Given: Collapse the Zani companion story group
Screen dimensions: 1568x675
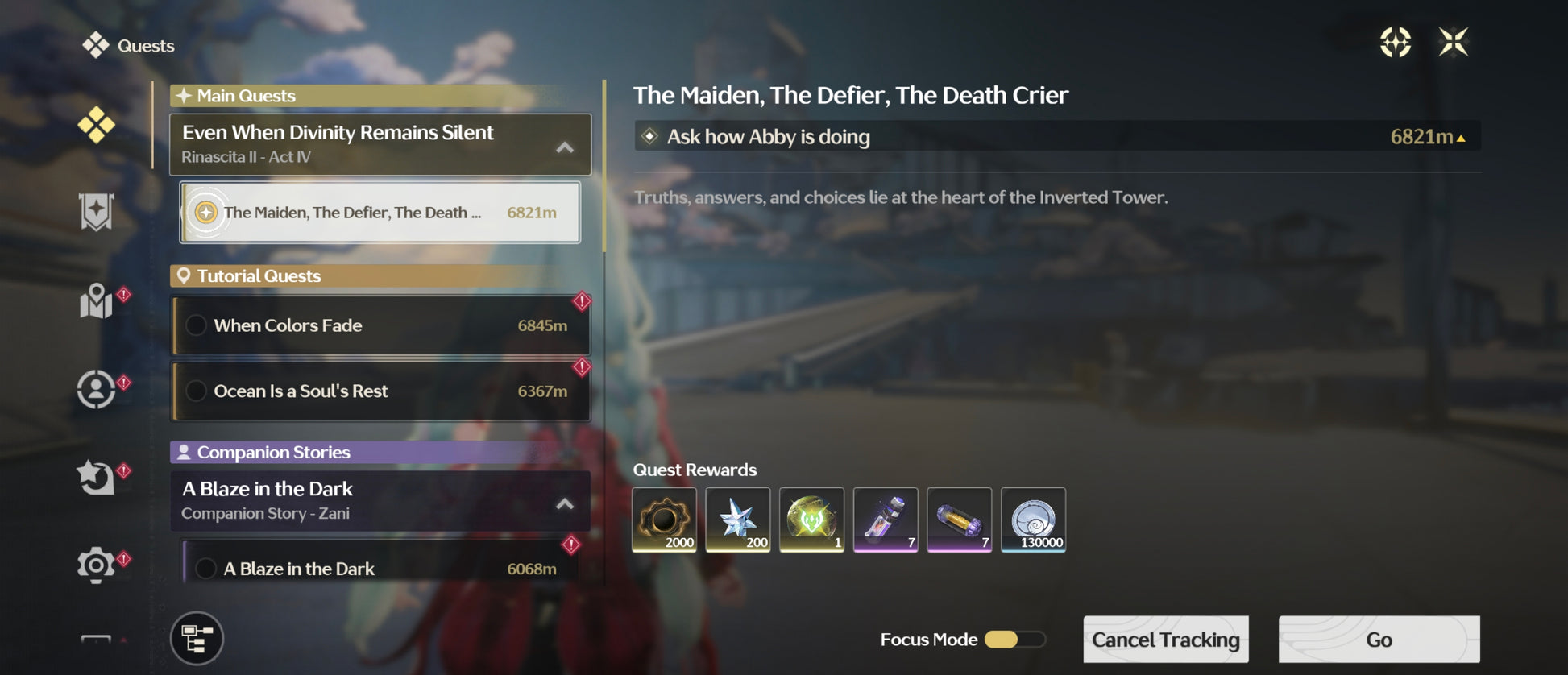Looking at the screenshot, I should (x=565, y=503).
